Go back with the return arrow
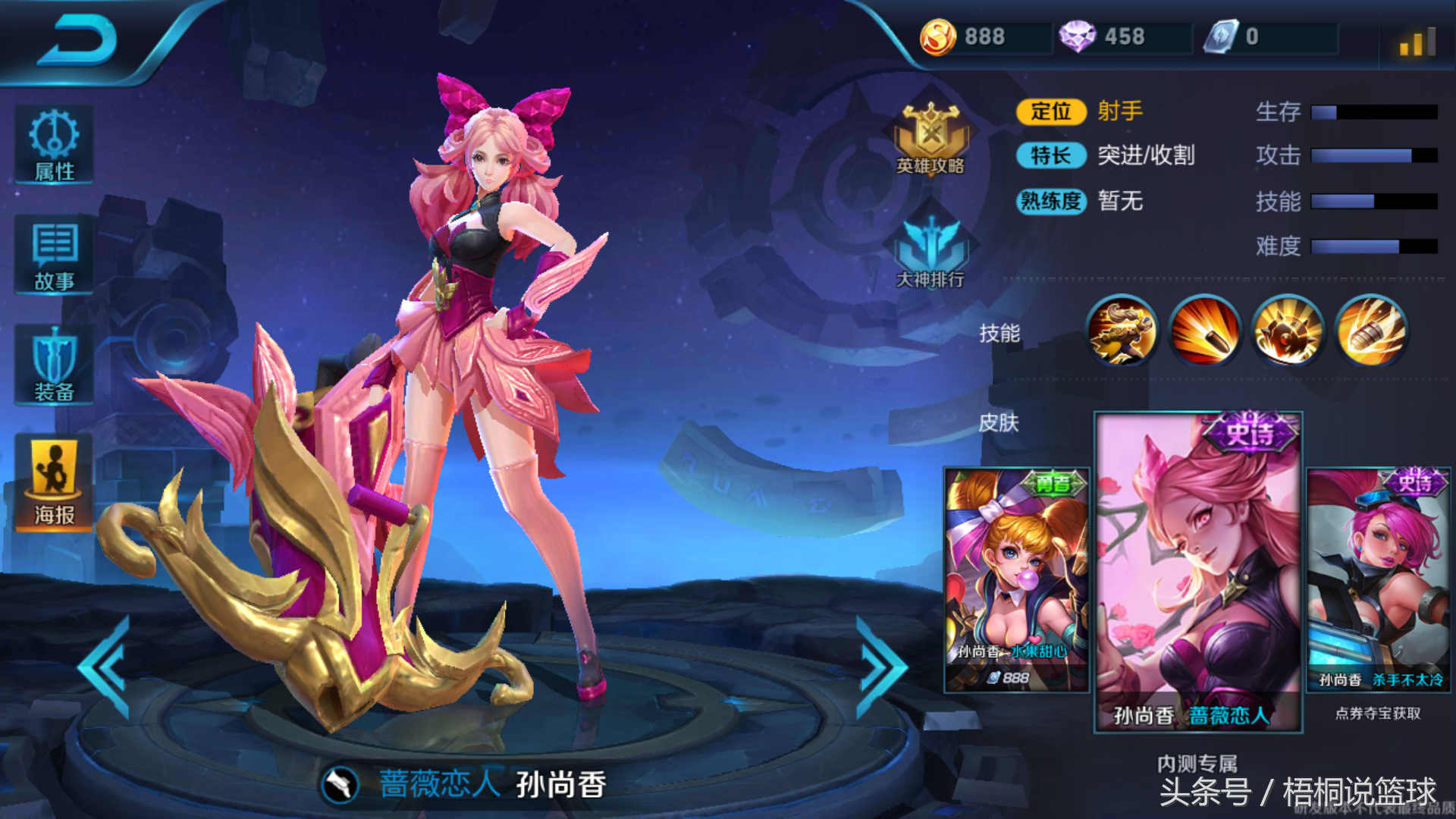Screen dimensions: 1456x819 78,40
